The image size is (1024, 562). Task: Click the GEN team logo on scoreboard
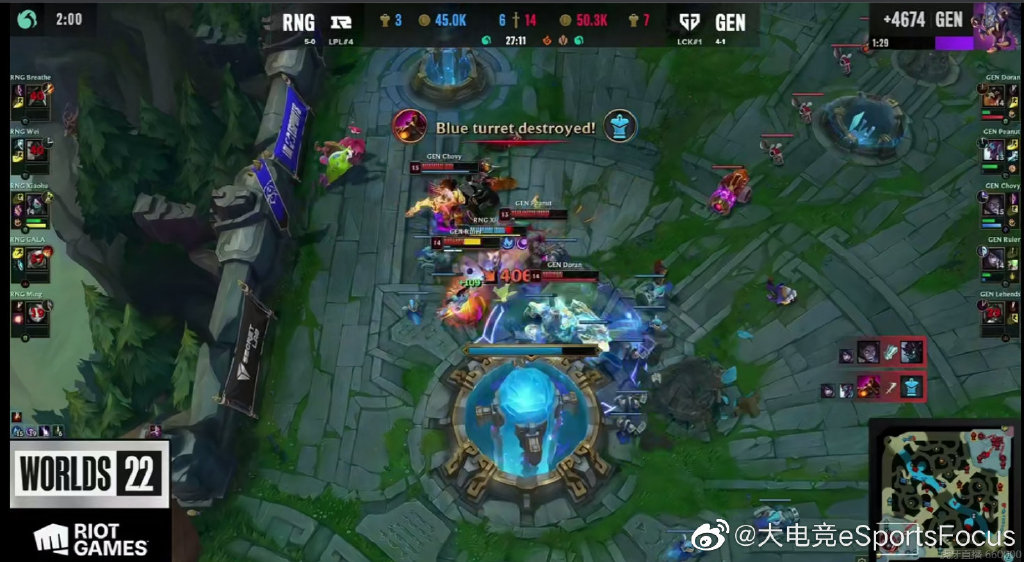(690, 21)
